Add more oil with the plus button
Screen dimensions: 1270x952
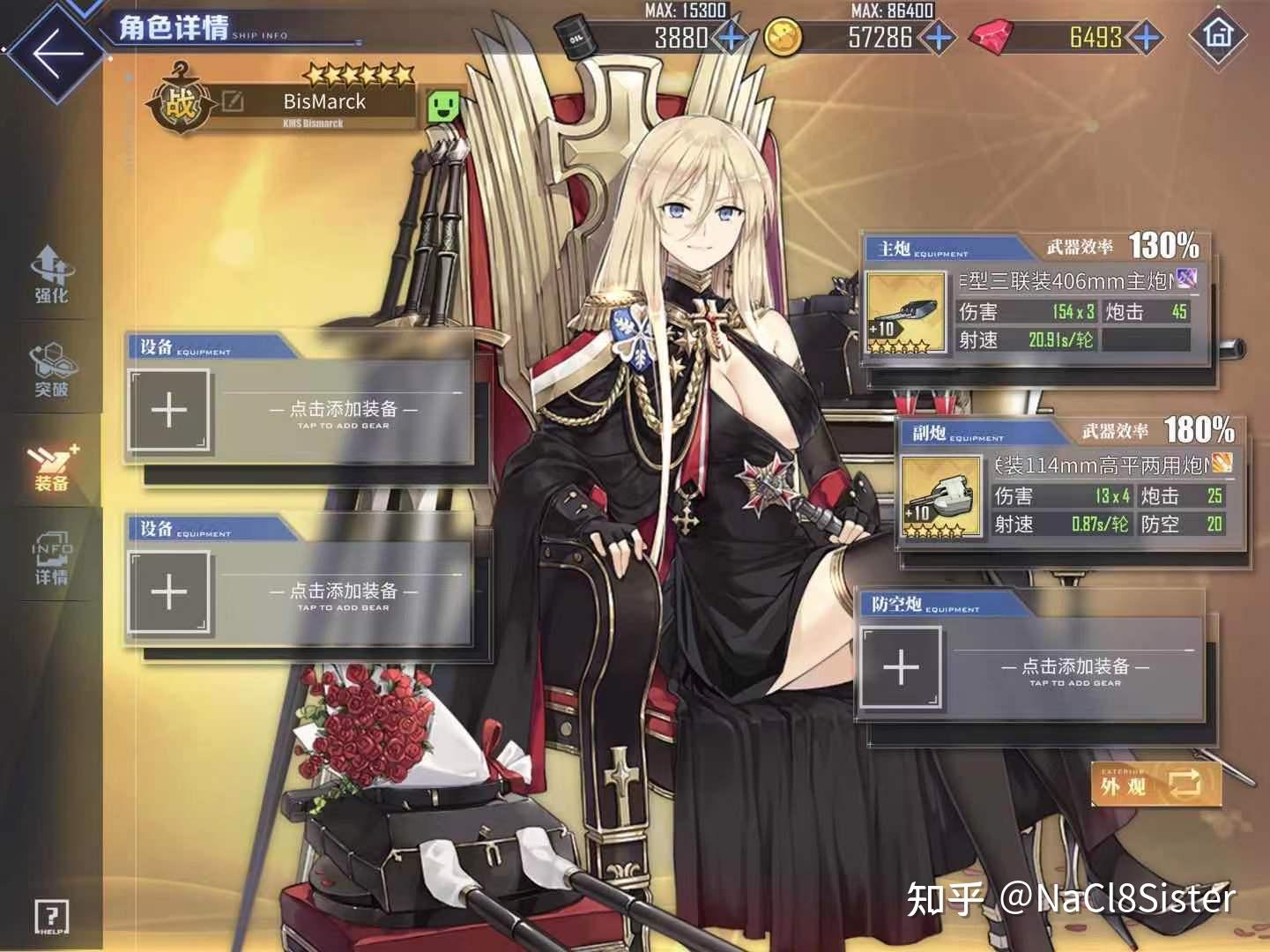click(732, 38)
